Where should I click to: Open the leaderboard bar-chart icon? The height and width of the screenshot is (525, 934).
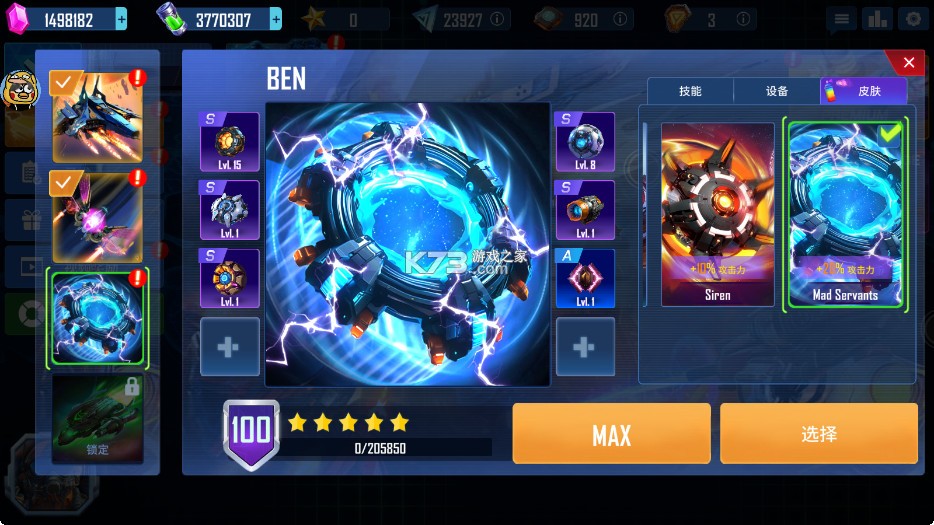click(876, 19)
